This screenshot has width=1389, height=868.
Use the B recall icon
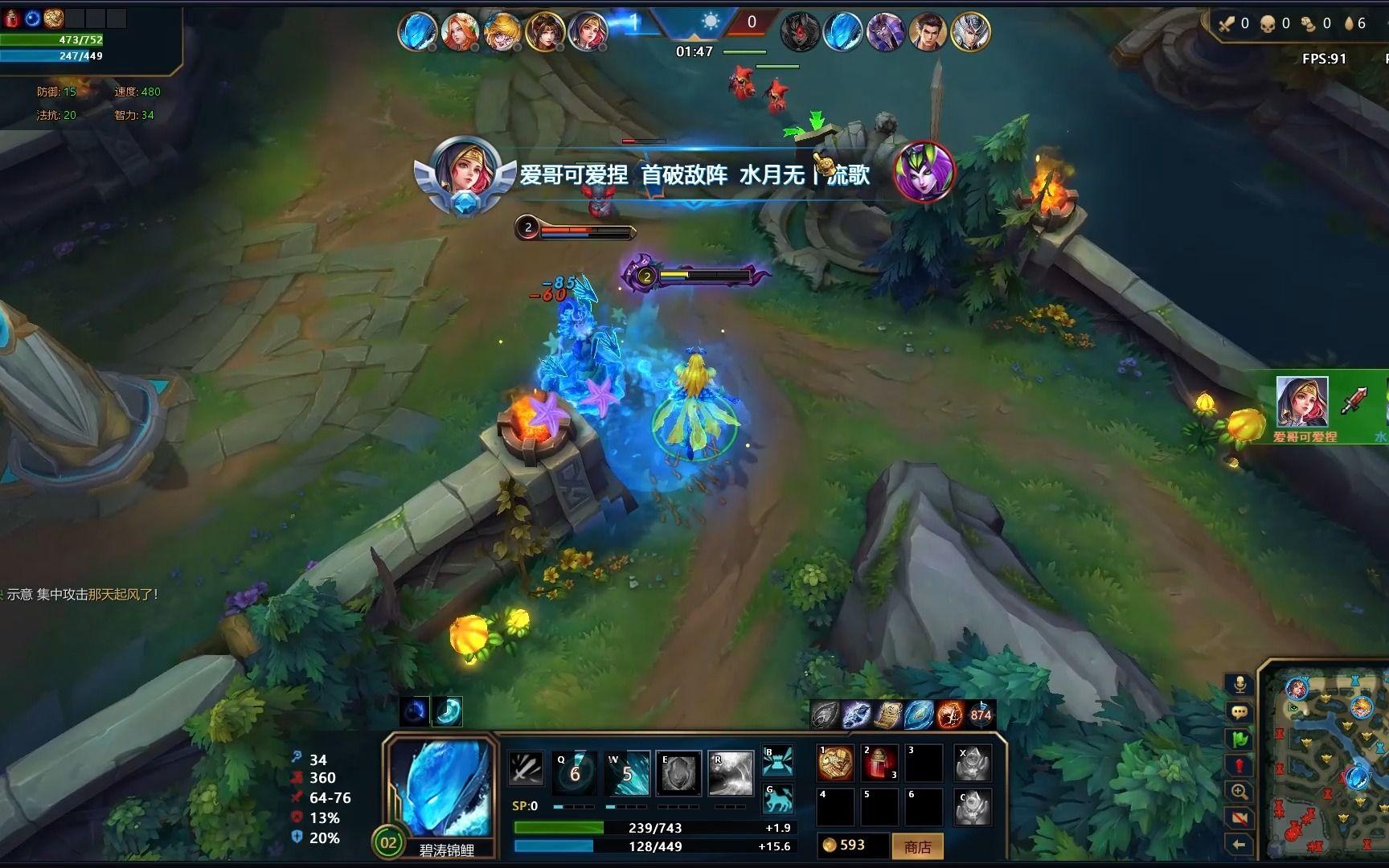click(777, 760)
